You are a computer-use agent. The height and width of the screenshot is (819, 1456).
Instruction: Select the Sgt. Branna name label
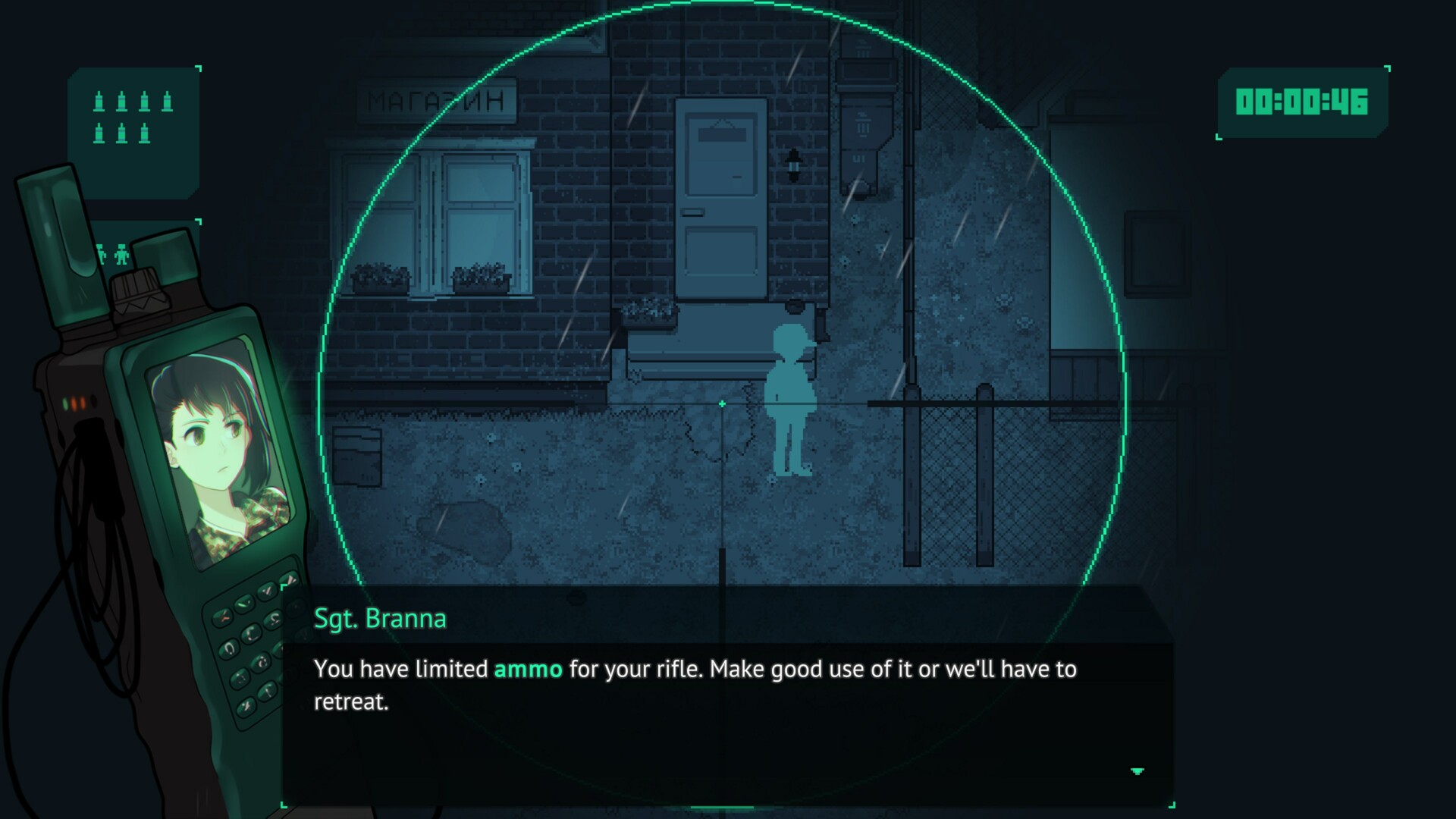coord(379,618)
